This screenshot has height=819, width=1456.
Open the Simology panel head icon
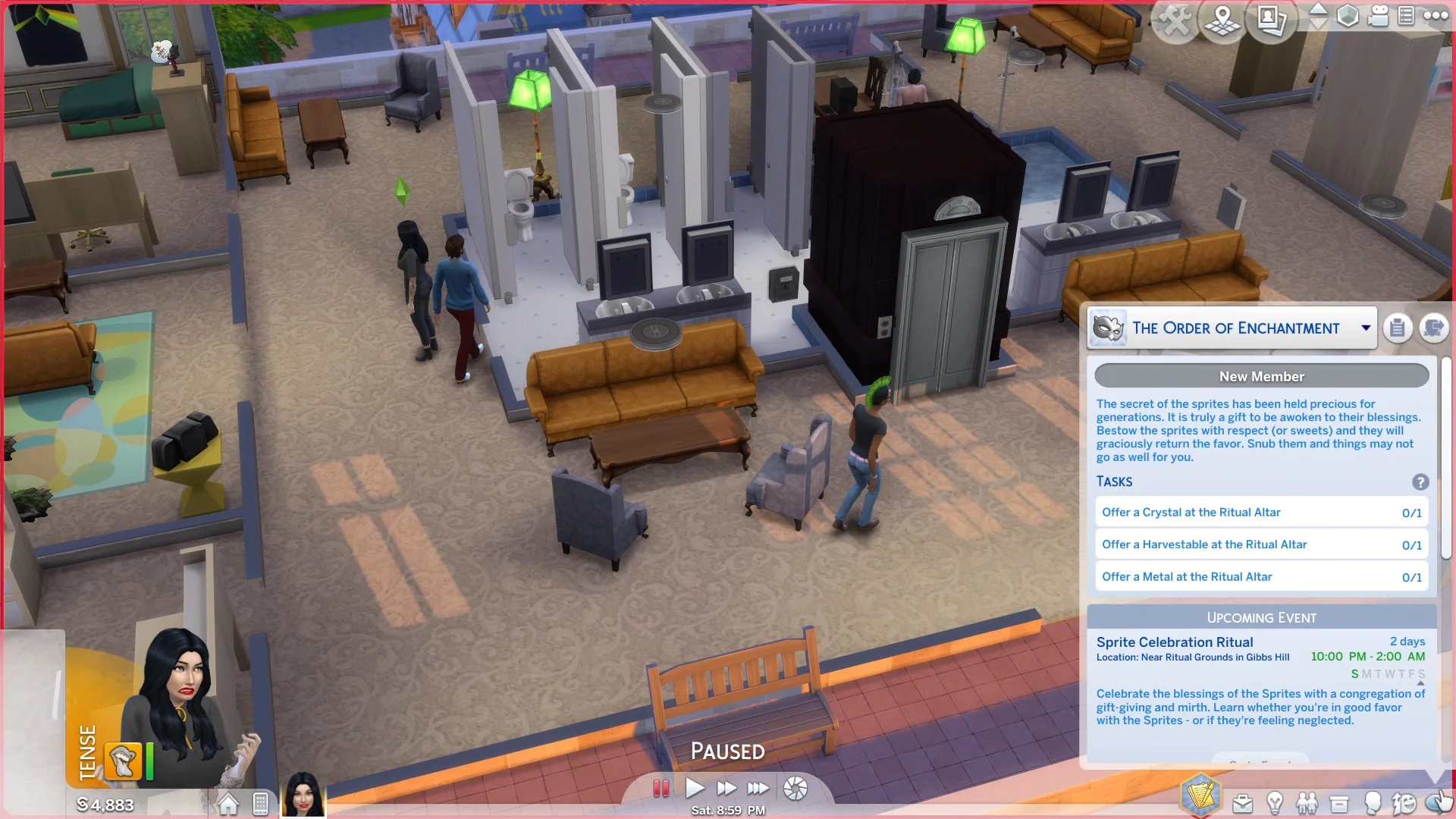(x=1373, y=802)
